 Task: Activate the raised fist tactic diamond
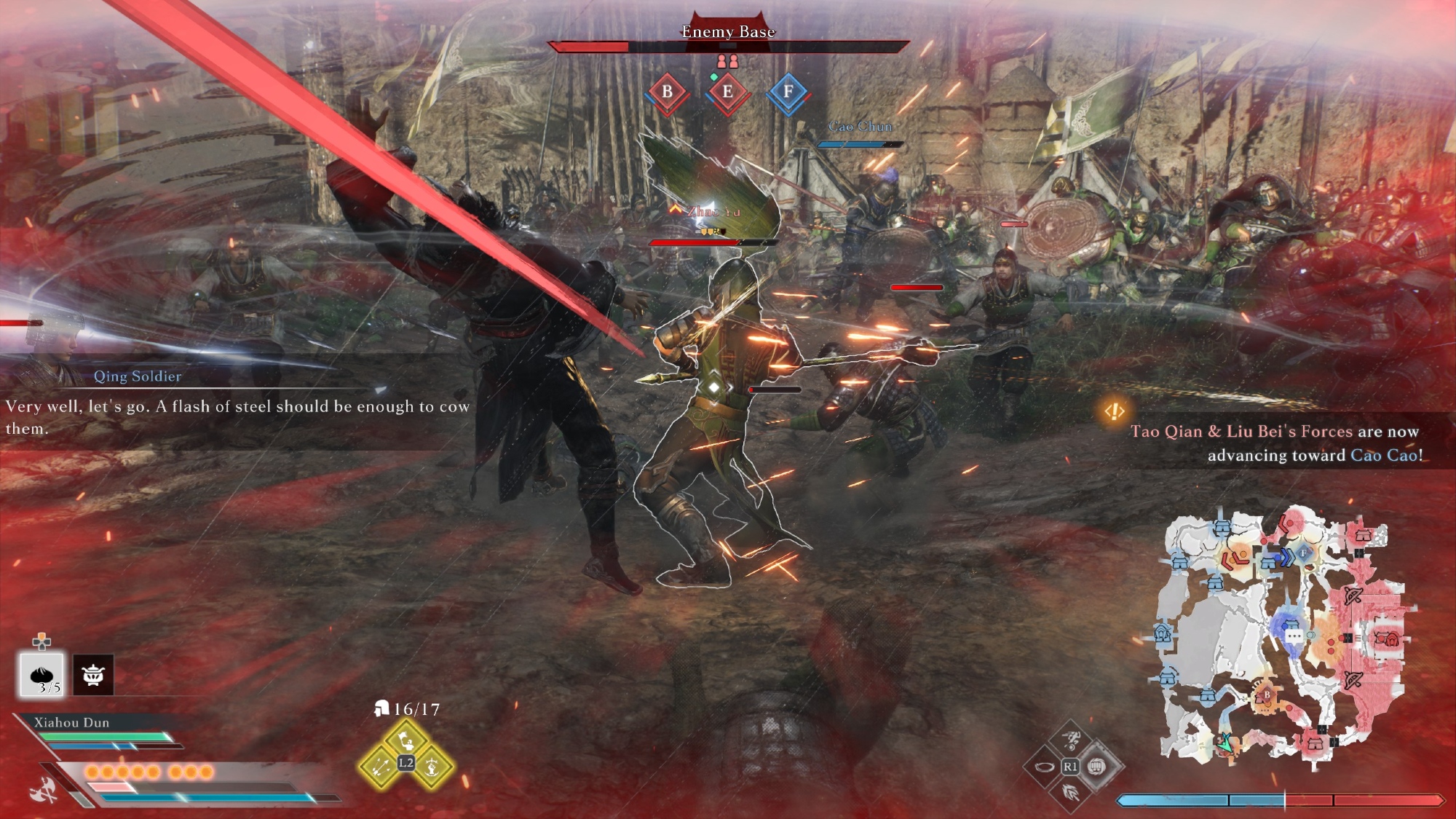pyautogui.click(x=432, y=767)
